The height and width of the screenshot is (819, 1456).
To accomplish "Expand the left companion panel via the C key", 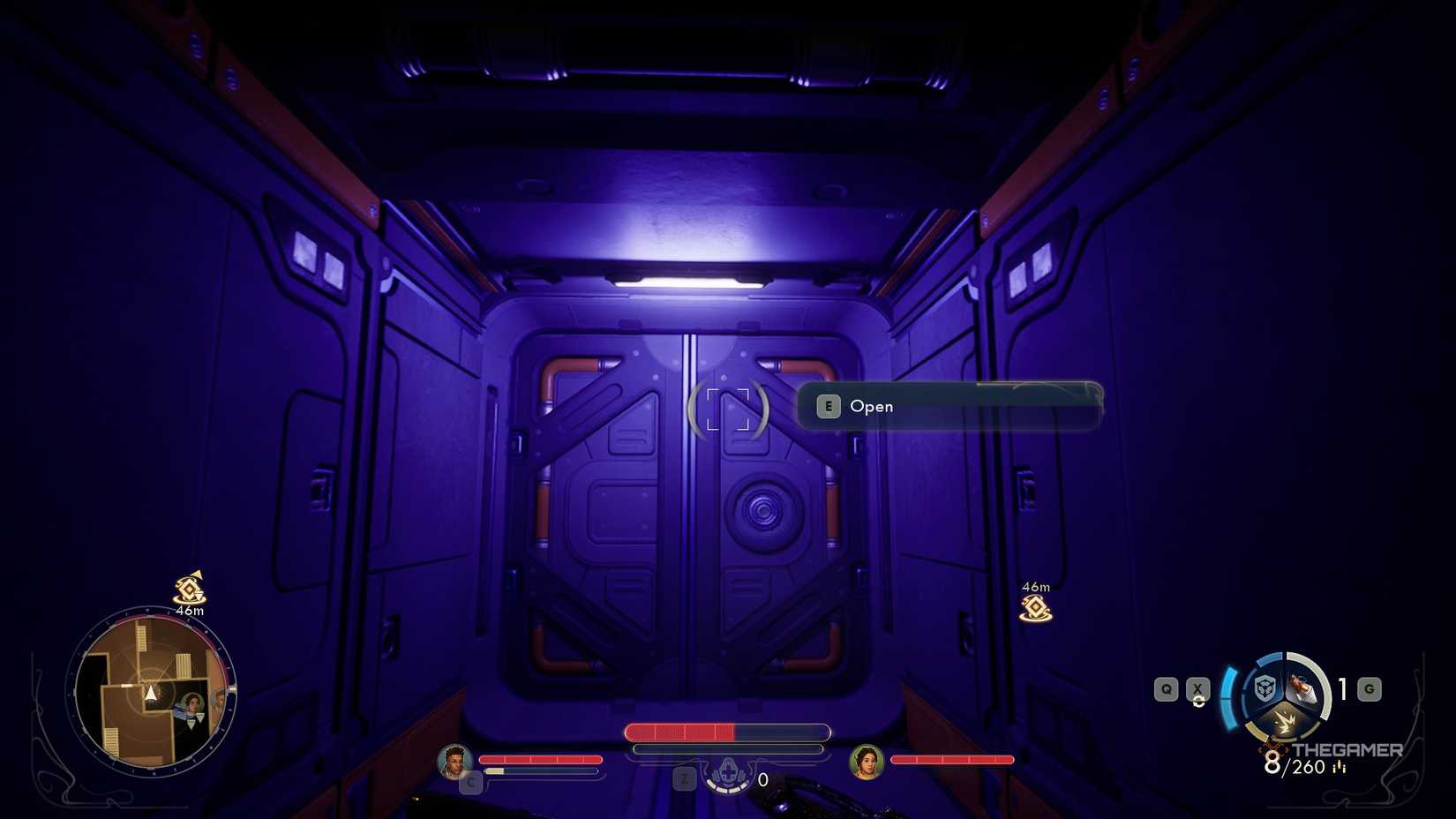I will [x=470, y=781].
